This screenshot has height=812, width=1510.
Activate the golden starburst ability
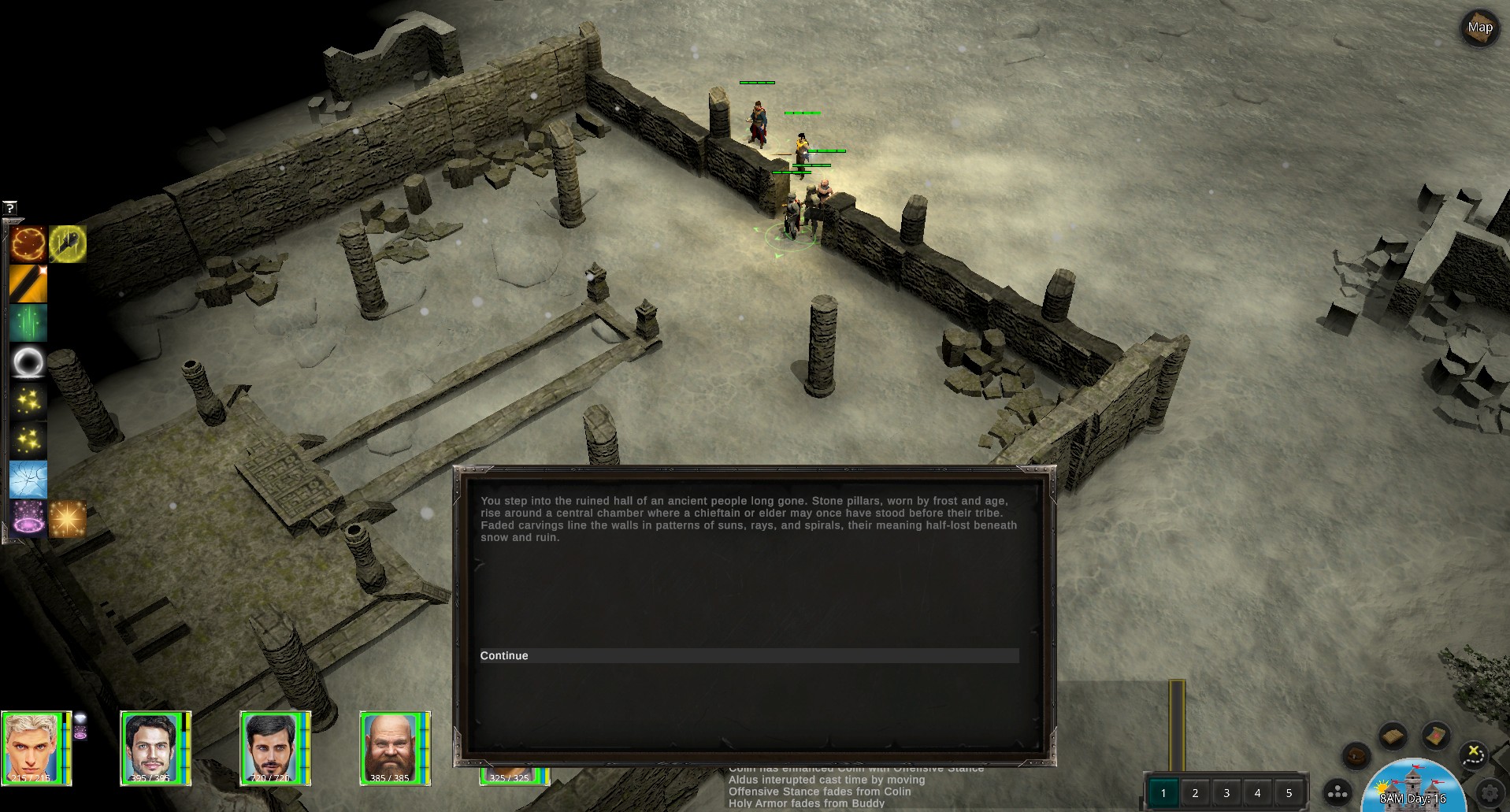68,519
